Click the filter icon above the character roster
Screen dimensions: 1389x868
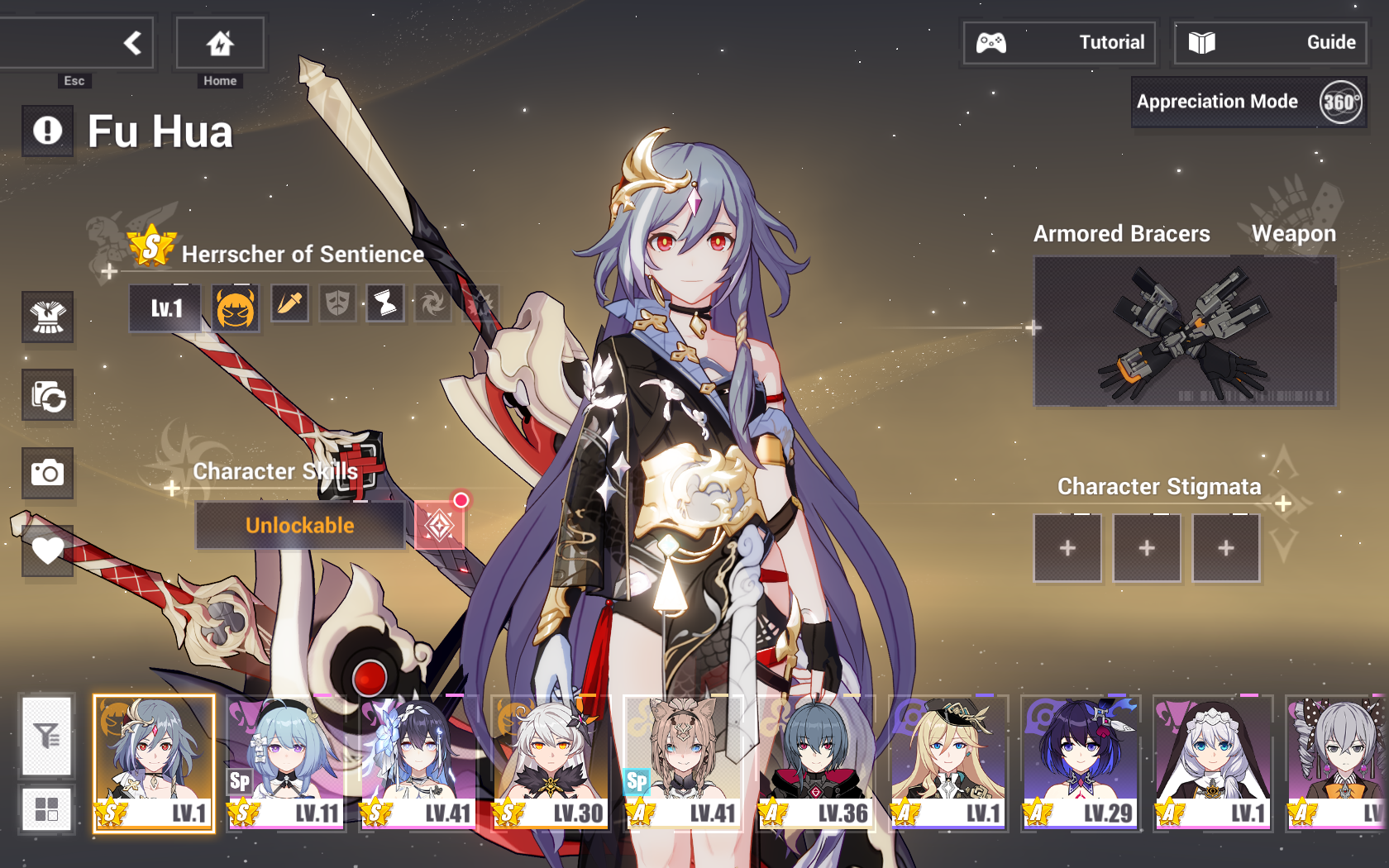(x=47, y=737)
